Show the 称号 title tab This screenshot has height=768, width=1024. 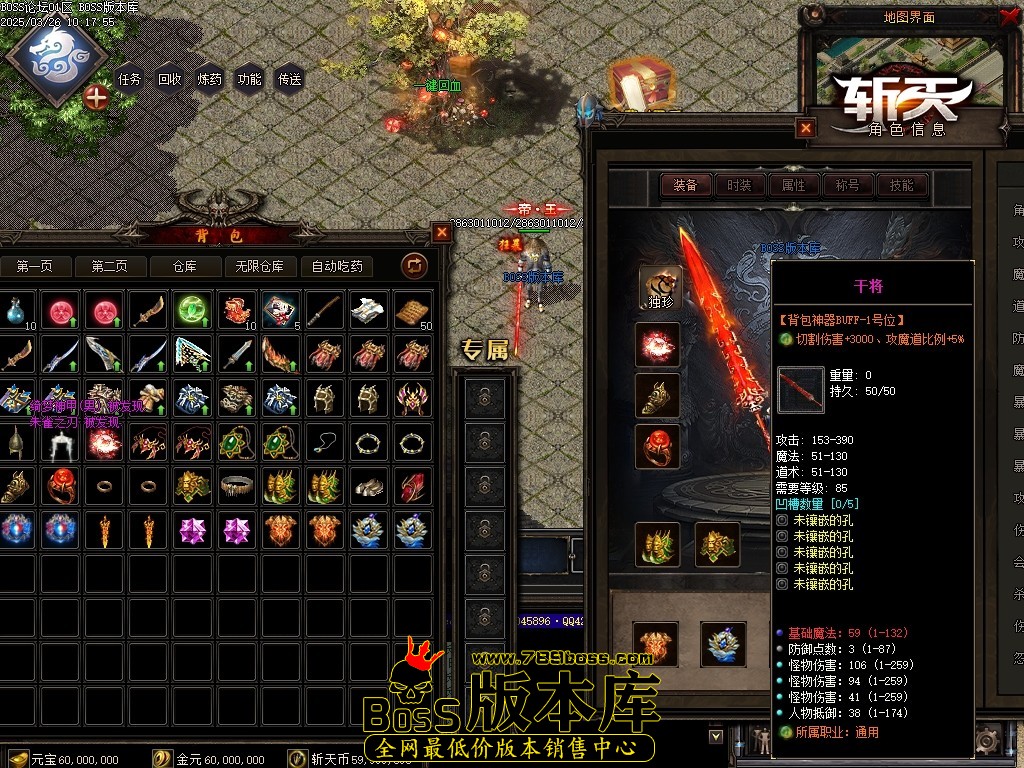pyautogui.click(x=847, y=185)
